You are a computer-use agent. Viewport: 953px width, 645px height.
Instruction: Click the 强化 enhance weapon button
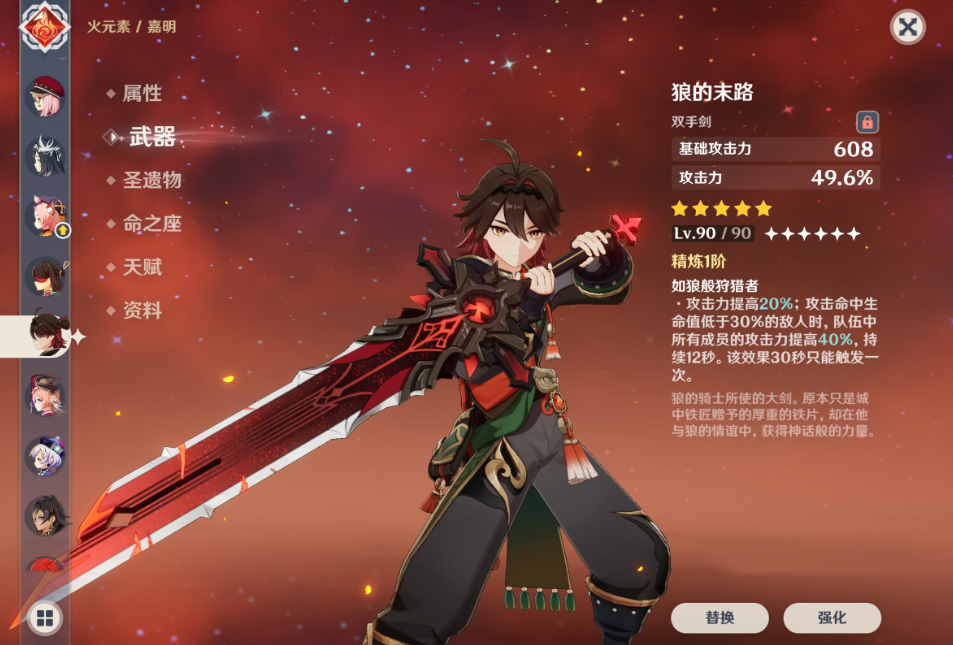(831, 618)
